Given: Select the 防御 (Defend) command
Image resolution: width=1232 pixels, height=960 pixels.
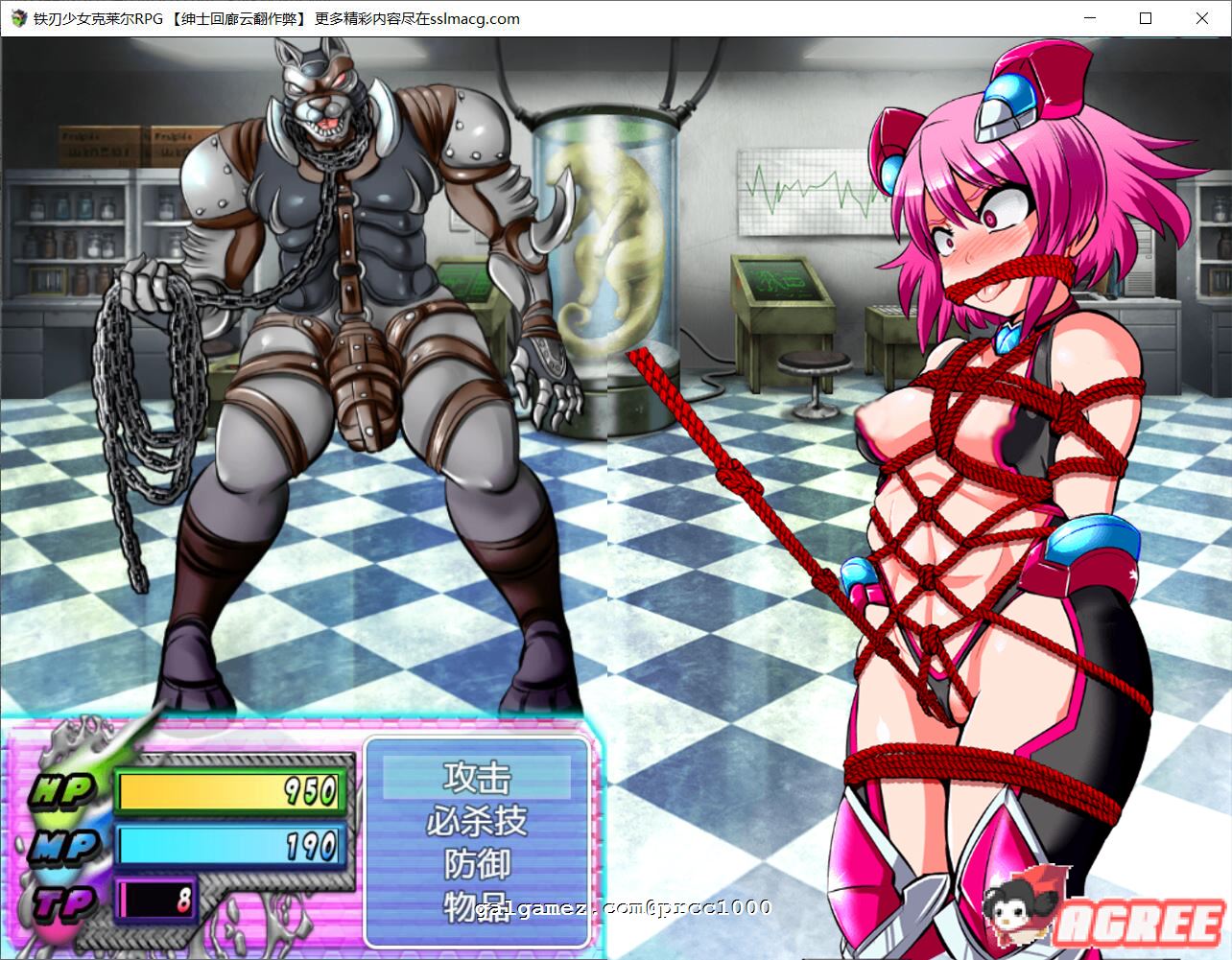Looking at the screenshot, I should tap(477, 864).
